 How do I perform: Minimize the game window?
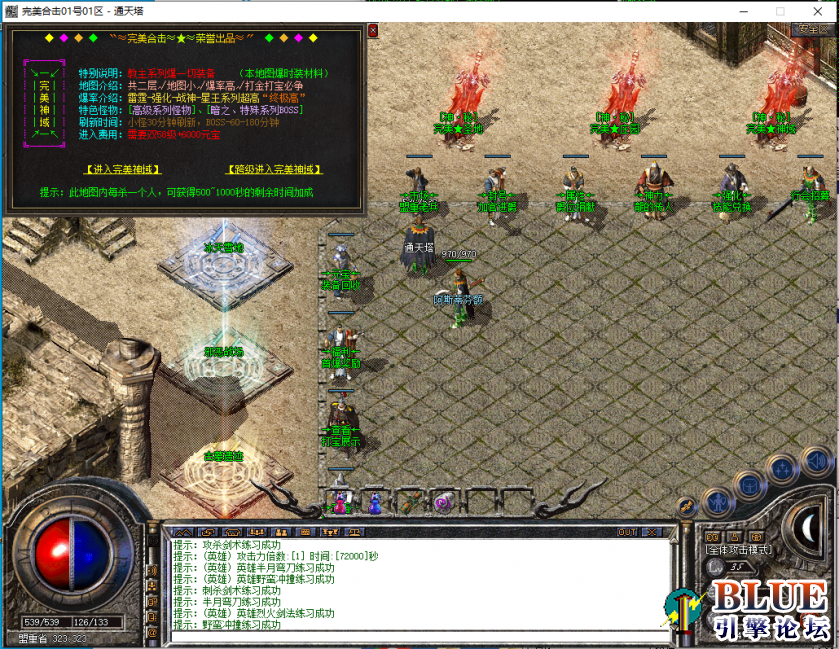coord(735,10)
